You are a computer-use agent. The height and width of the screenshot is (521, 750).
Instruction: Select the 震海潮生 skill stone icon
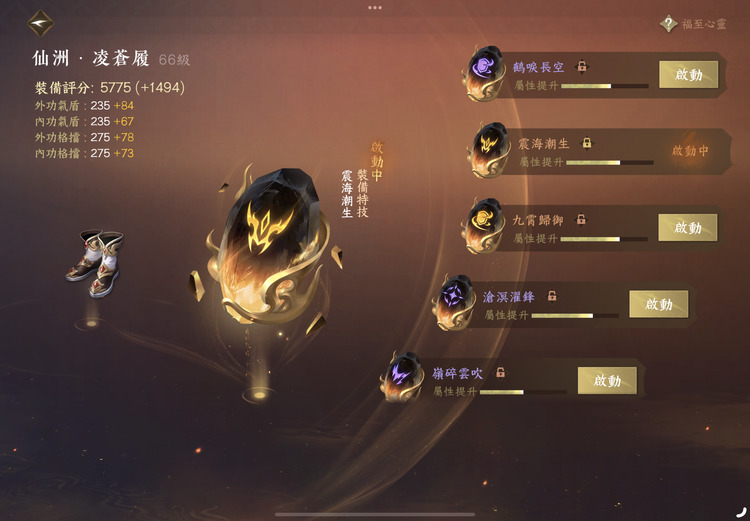[x=491, y=150]
